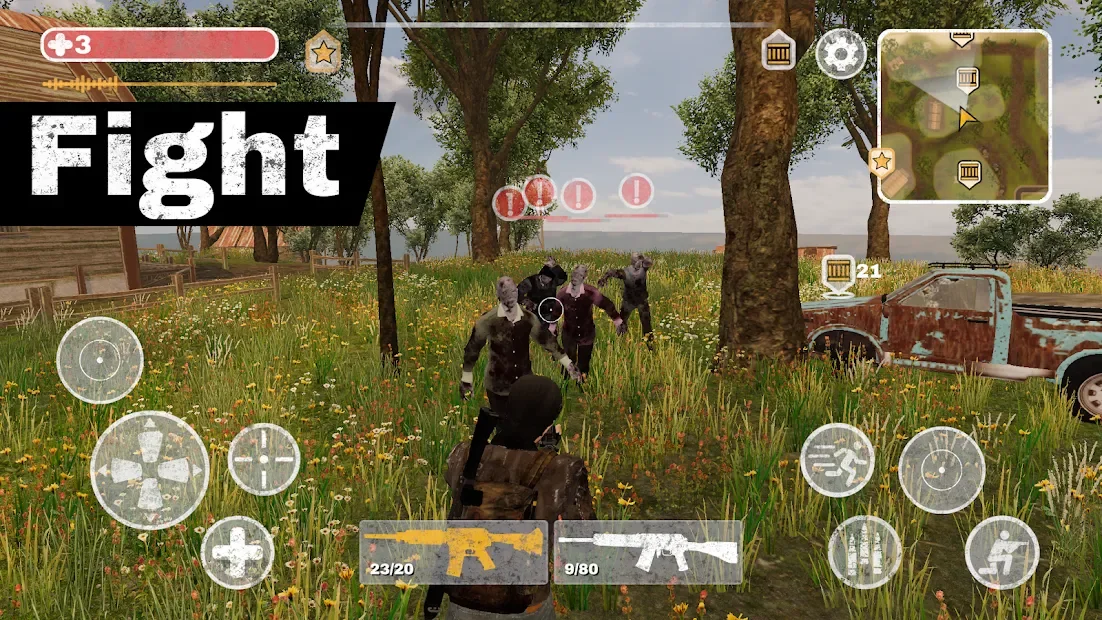Reload using the bullets button
The width and height of the screenshot is (1102, 620).
864,552
